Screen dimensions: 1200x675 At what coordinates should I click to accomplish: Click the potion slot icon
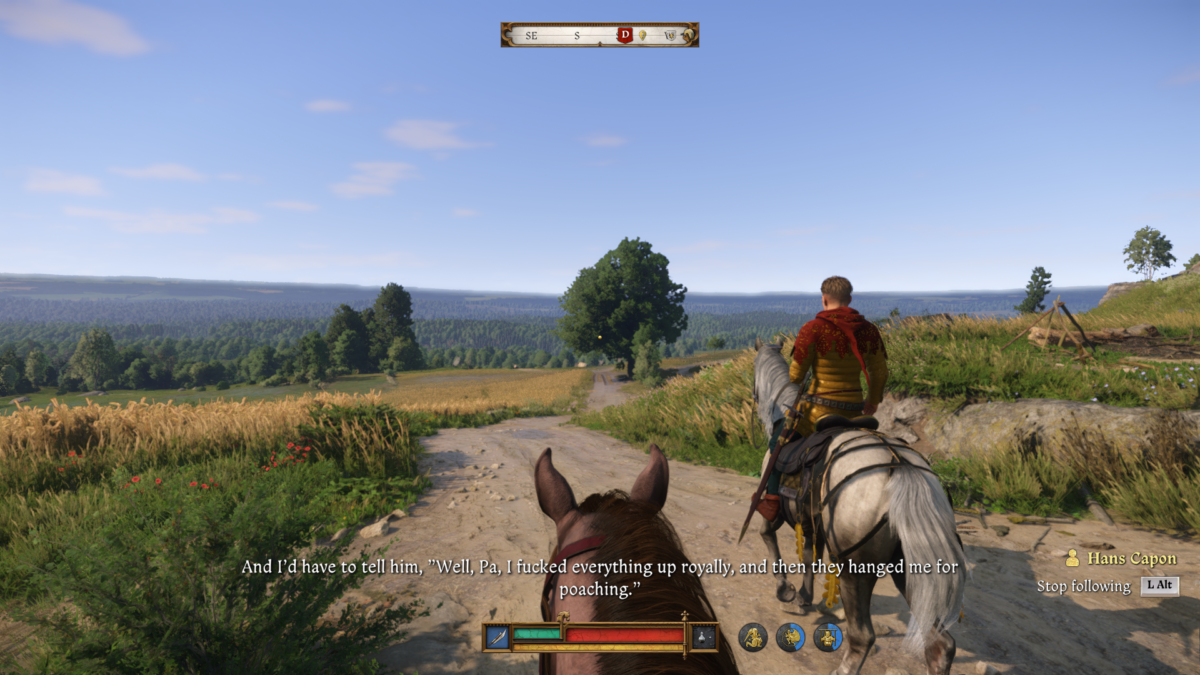(x=704, y=636)
